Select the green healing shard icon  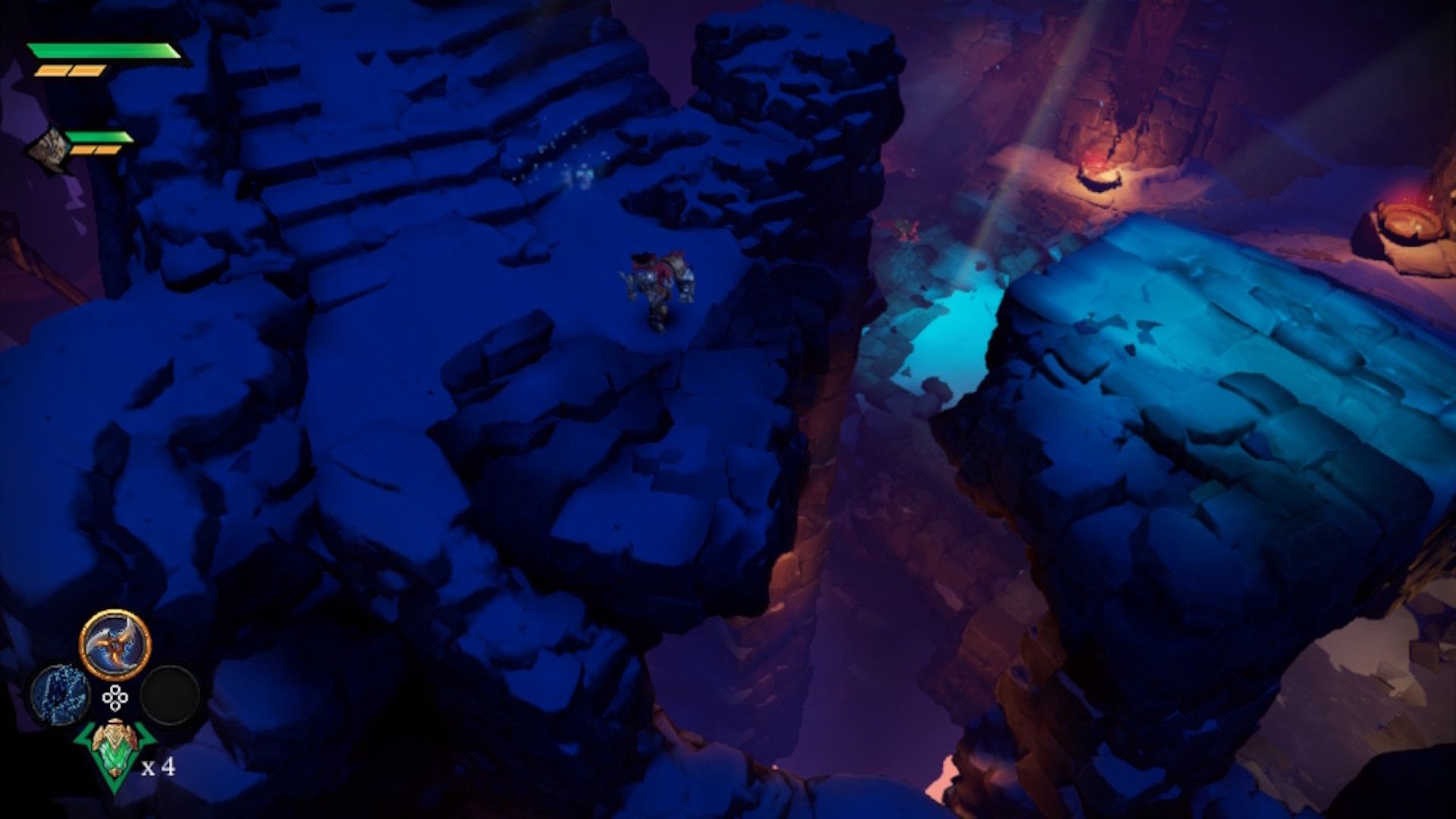point(115,751)
